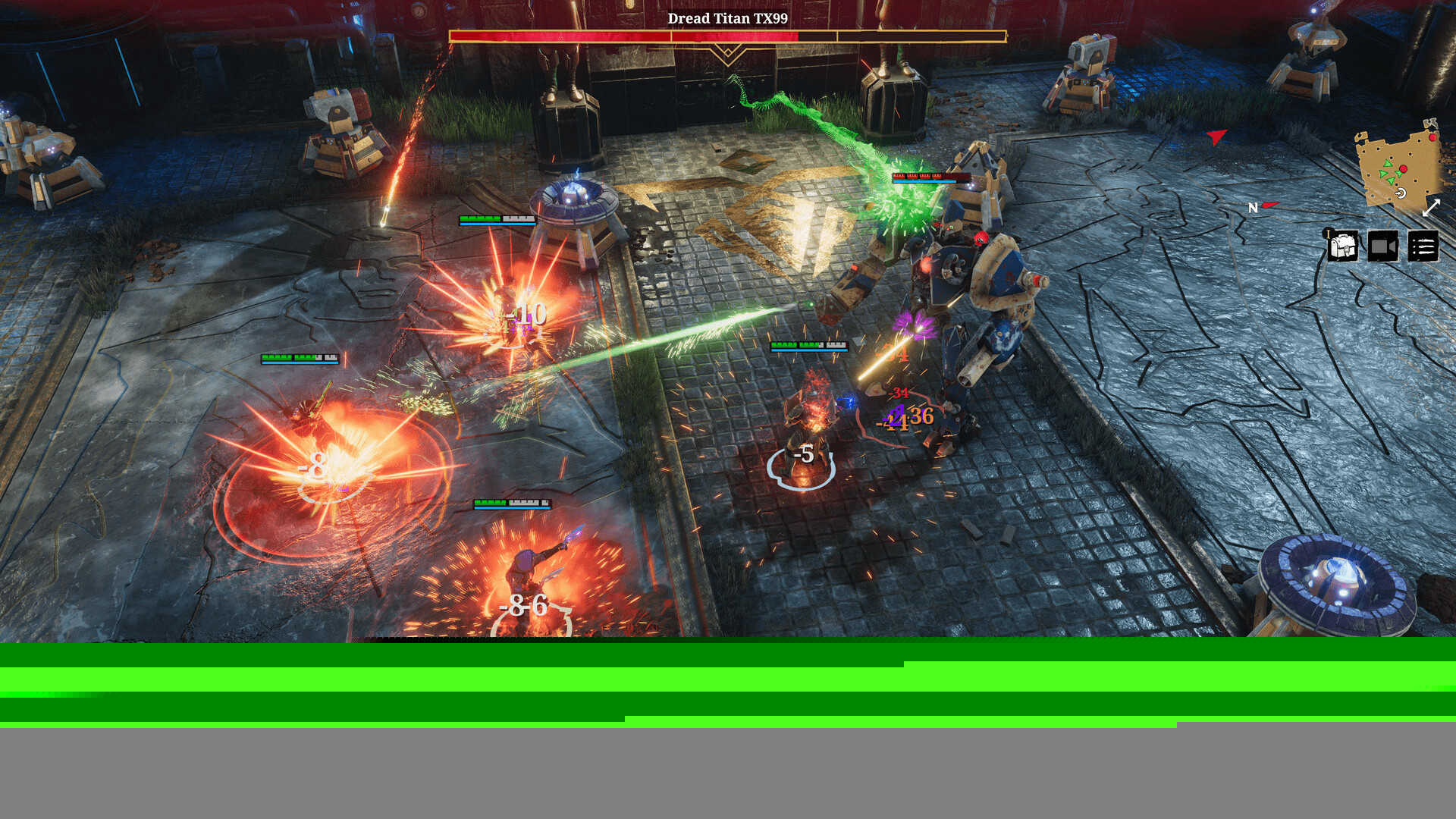Screen dimensions: 1456x819
Task: Select the exit marker on the minimap
Action: (x=1401, y=193)
